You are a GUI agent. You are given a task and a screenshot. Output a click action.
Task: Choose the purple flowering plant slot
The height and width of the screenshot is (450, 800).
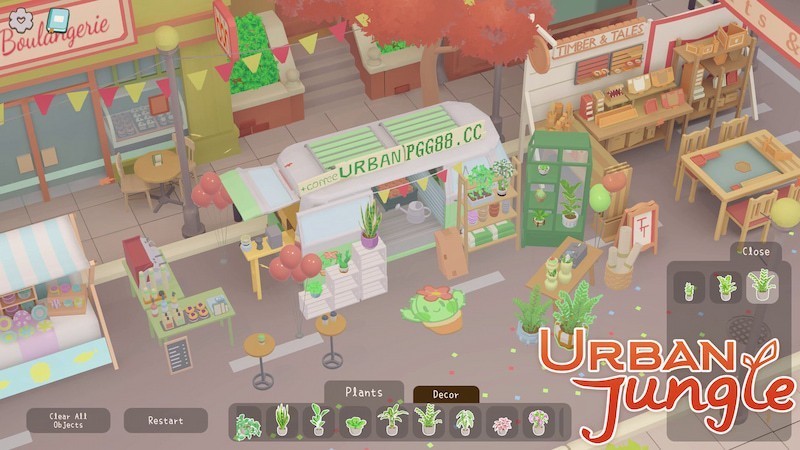(538, 421)
